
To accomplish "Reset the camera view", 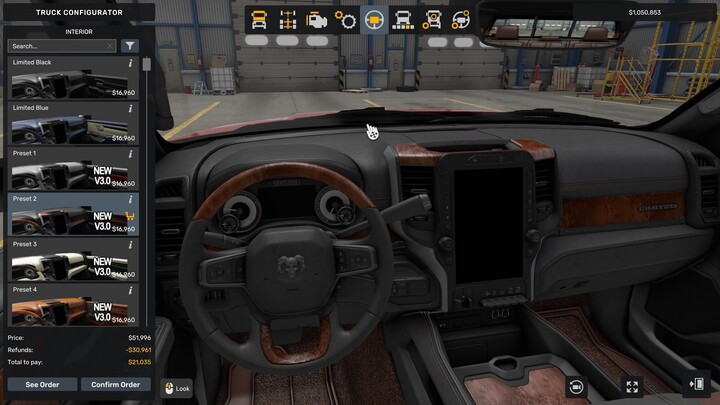I will [x=576, y=386].
